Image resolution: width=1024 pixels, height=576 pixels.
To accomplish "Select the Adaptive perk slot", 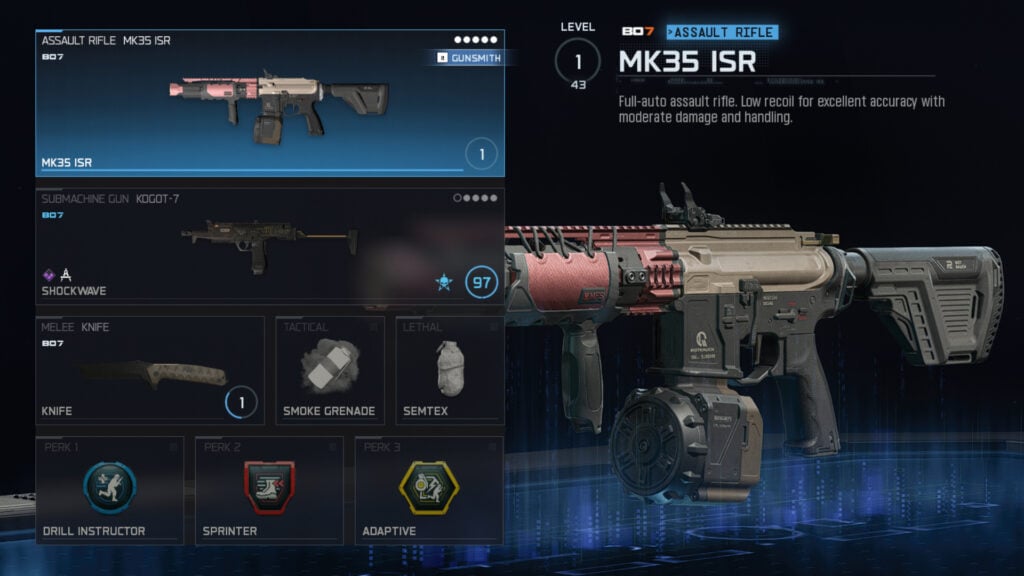I will coord(429,490).
